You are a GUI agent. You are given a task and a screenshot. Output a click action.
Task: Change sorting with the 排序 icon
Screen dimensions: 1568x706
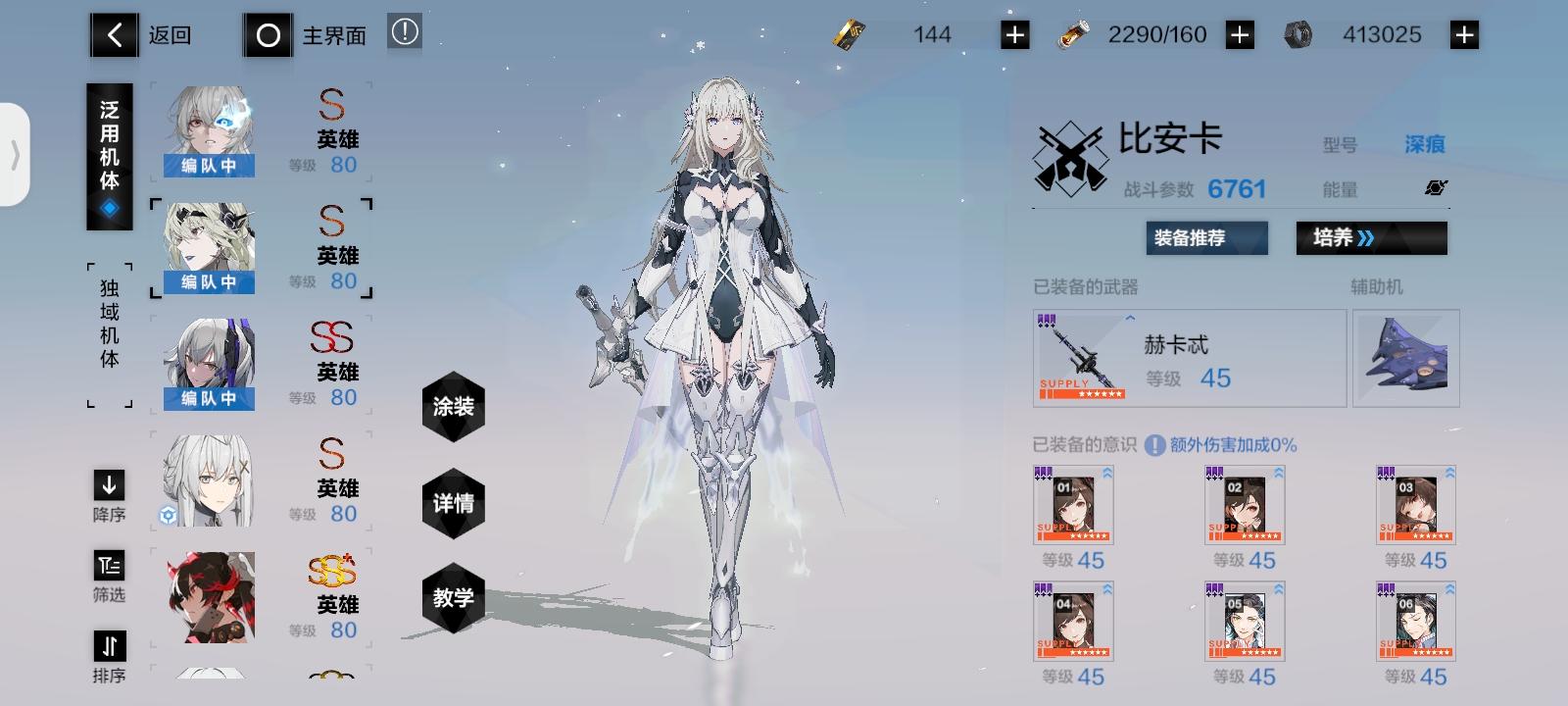[109, 647]
